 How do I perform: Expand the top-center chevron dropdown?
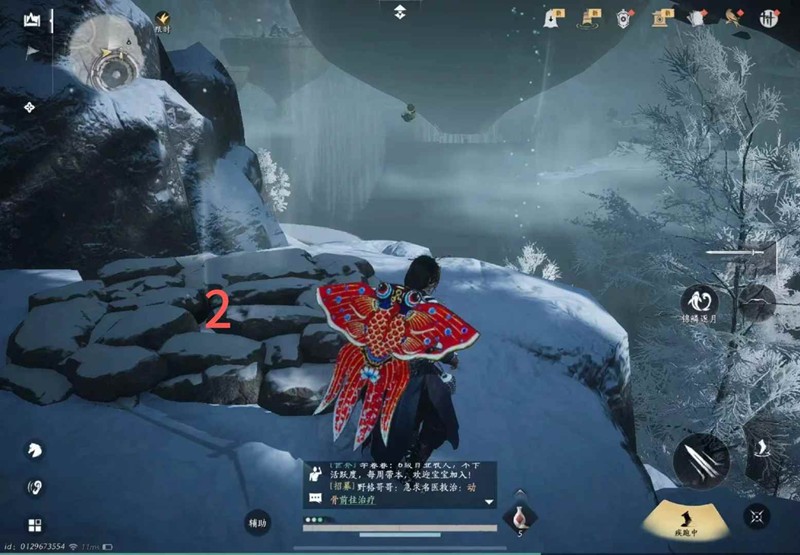399,11
